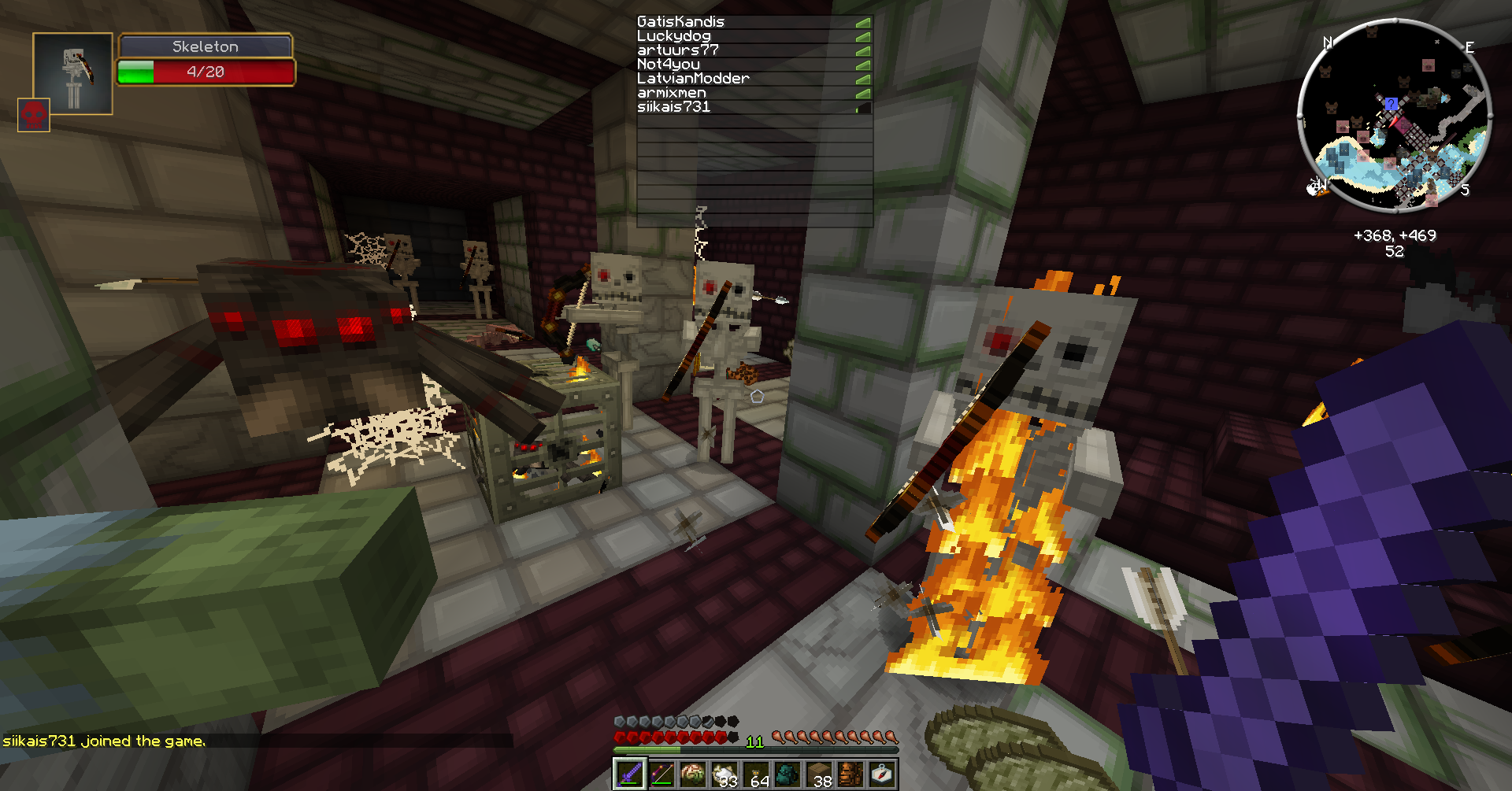Select the teal backpack hotbar slot
1512x791 pixels.
pyautogui.click(x=787, y=774)
